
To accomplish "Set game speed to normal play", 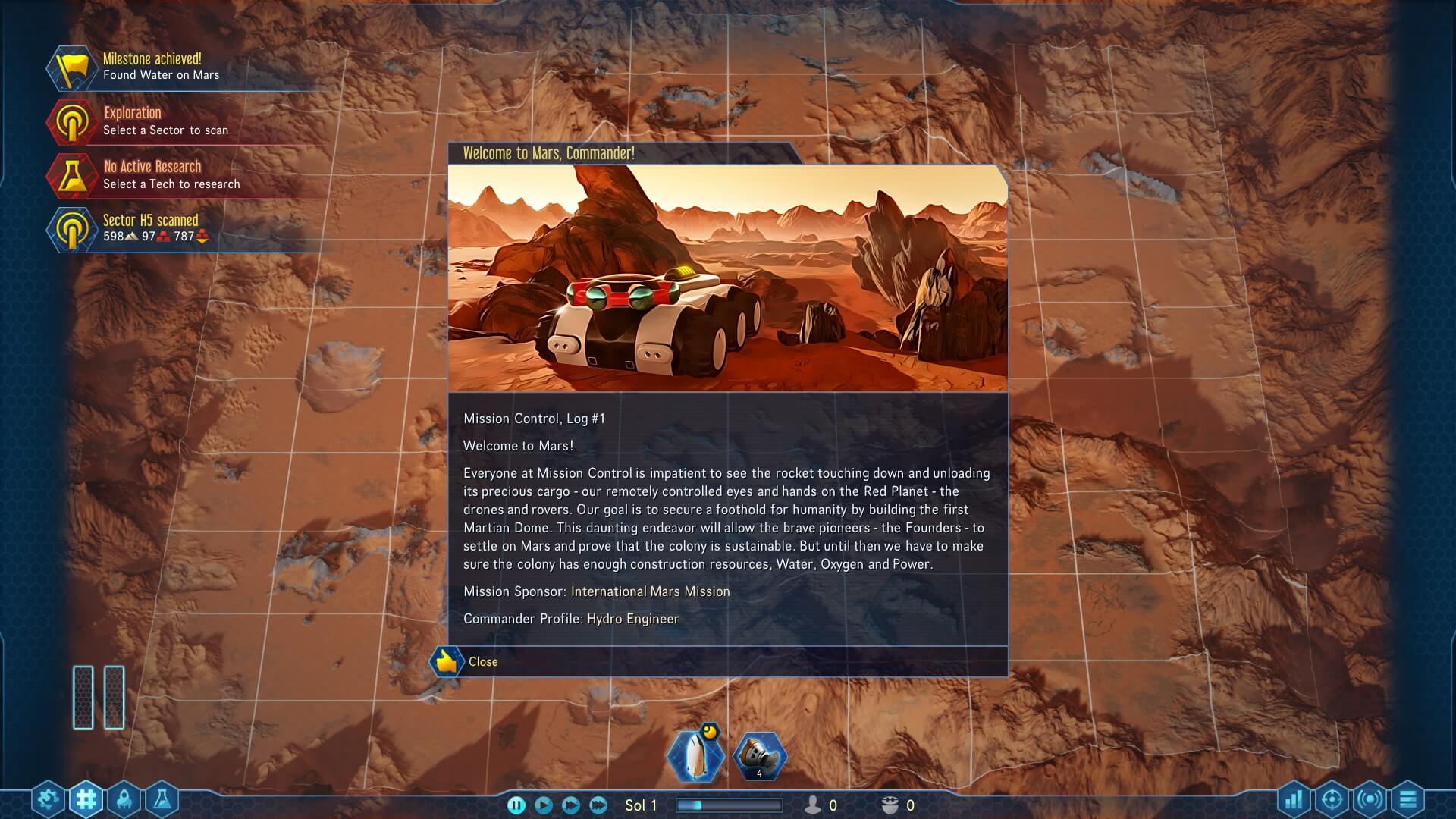I will pos(544,805).
